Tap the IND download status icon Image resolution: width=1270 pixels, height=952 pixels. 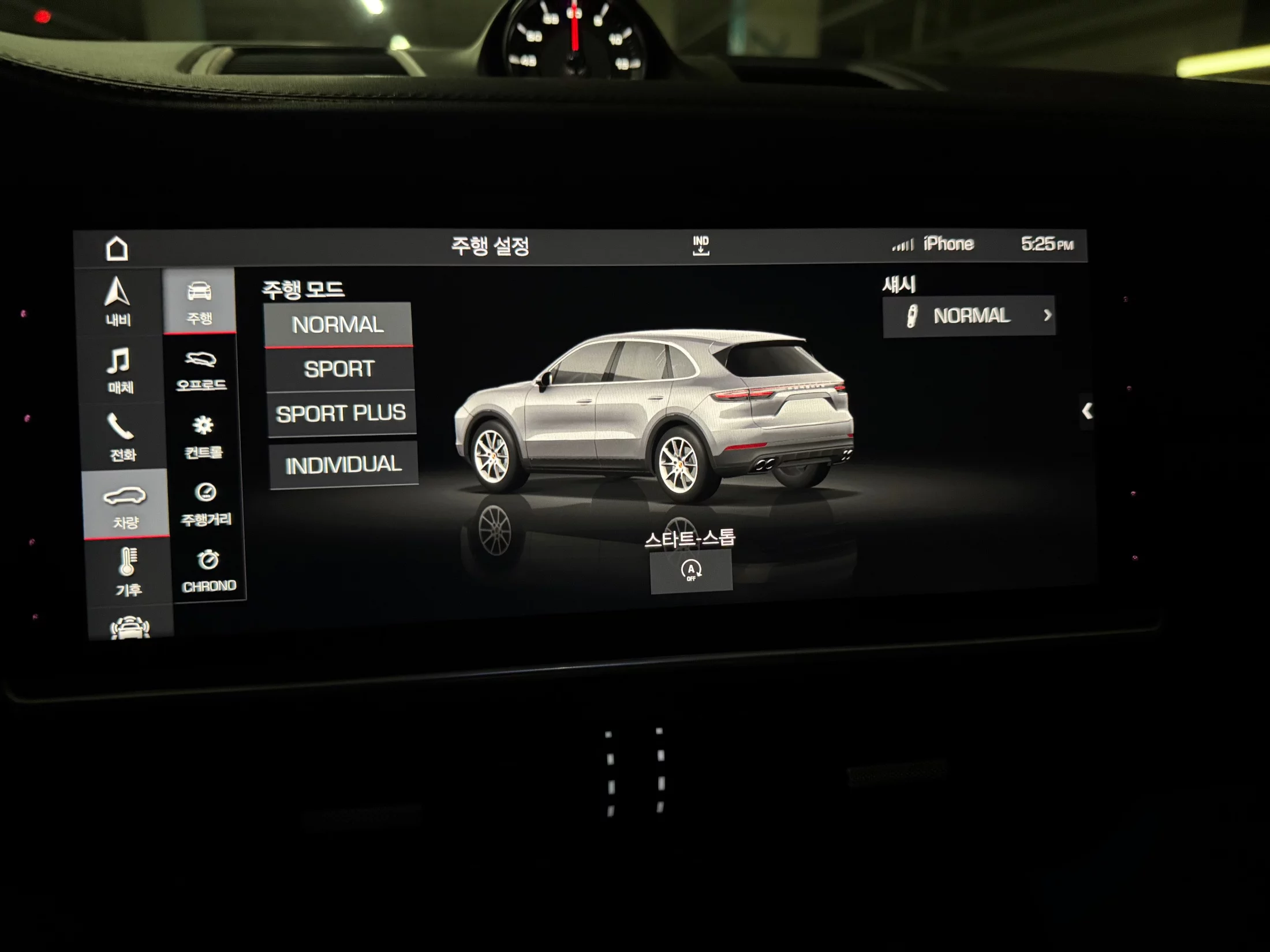(700, 245)
